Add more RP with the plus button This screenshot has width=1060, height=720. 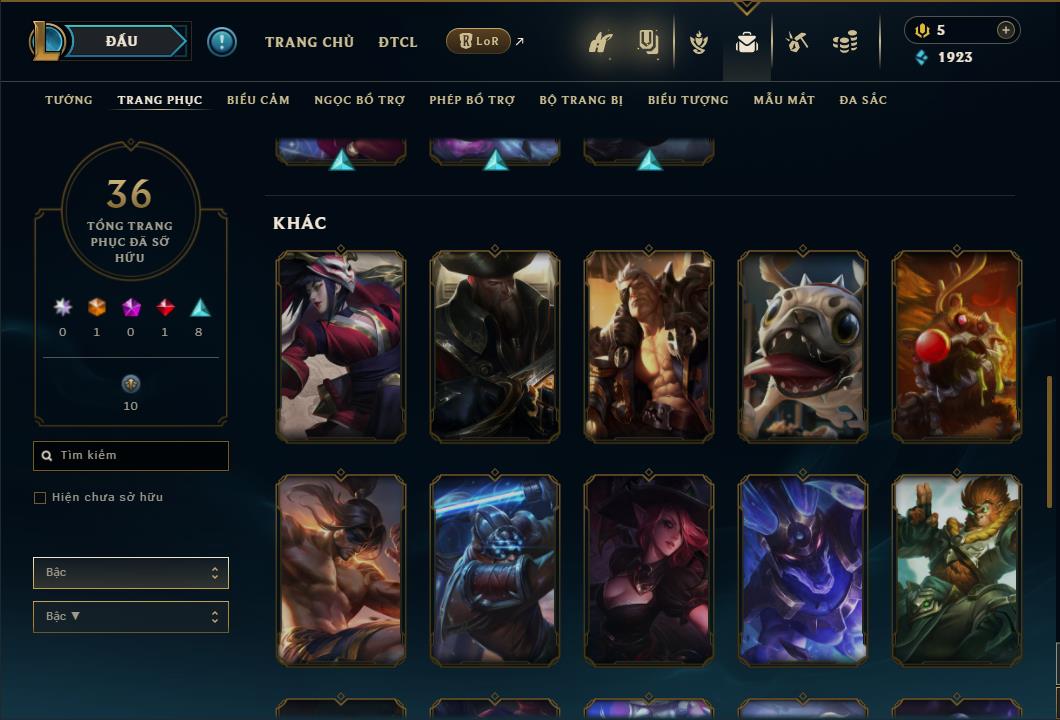[x=1005, y=30]
